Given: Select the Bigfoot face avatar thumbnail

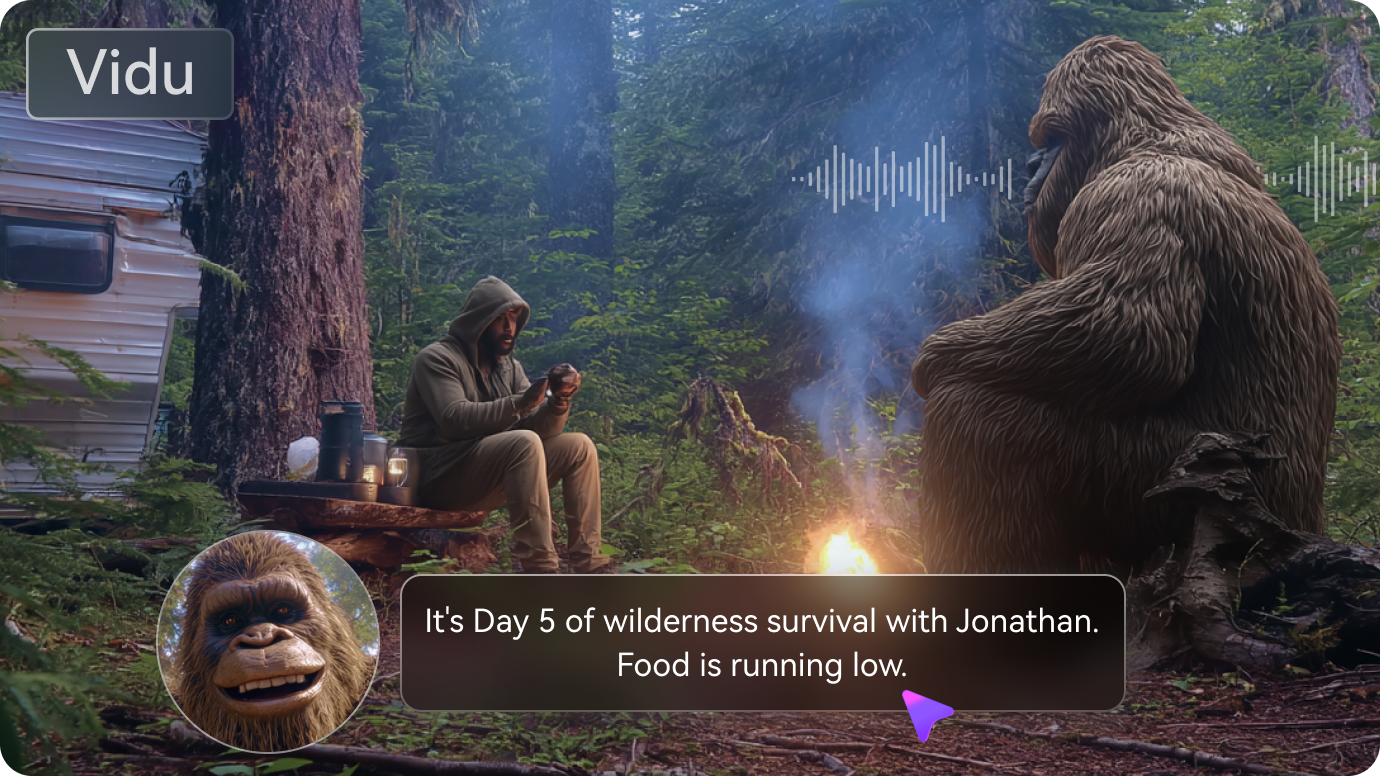Looking at the screenshot, I should tap(267, 641).
